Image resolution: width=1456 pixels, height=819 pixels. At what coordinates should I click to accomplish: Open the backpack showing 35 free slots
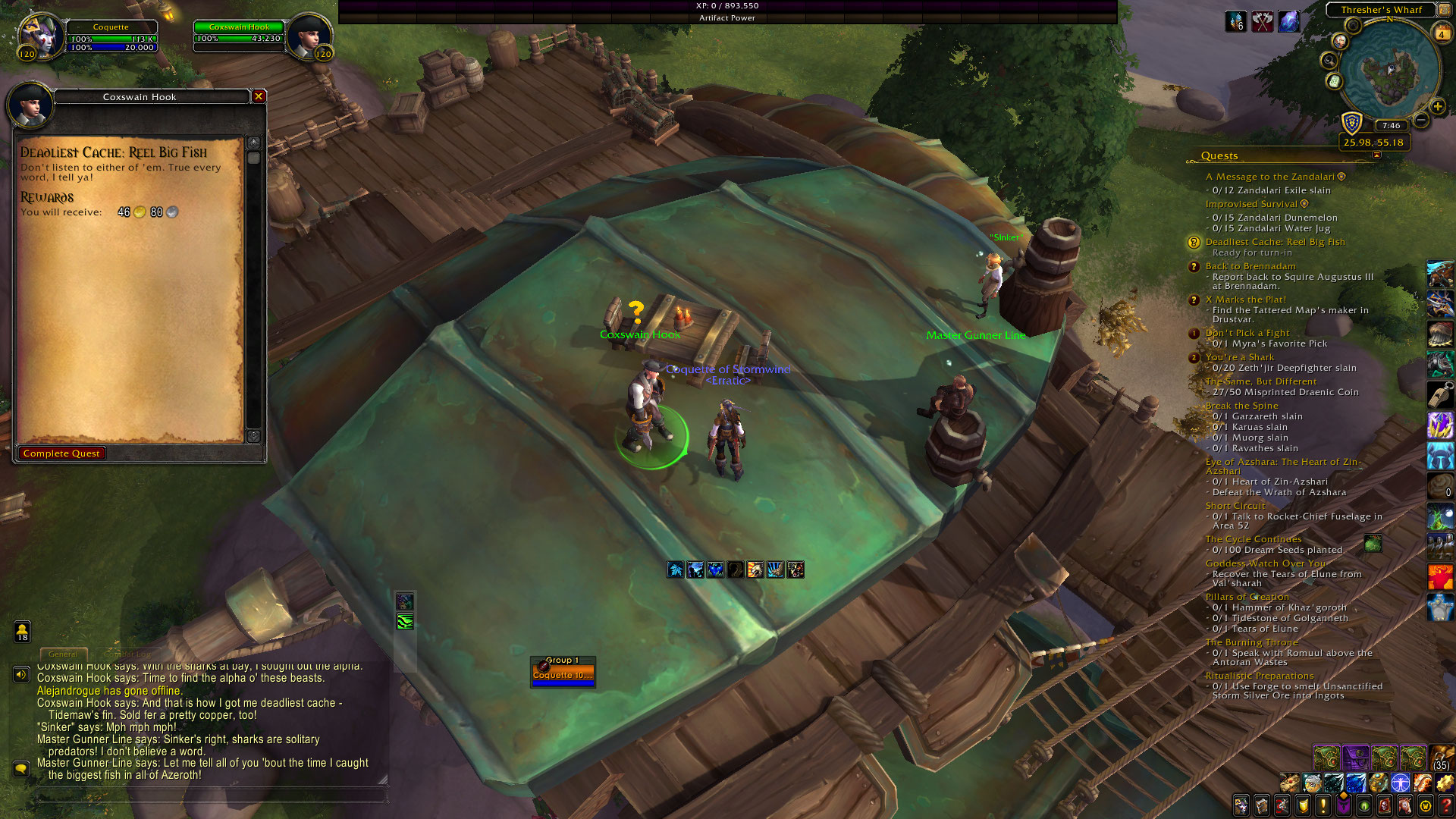[x=1441, y=758]
